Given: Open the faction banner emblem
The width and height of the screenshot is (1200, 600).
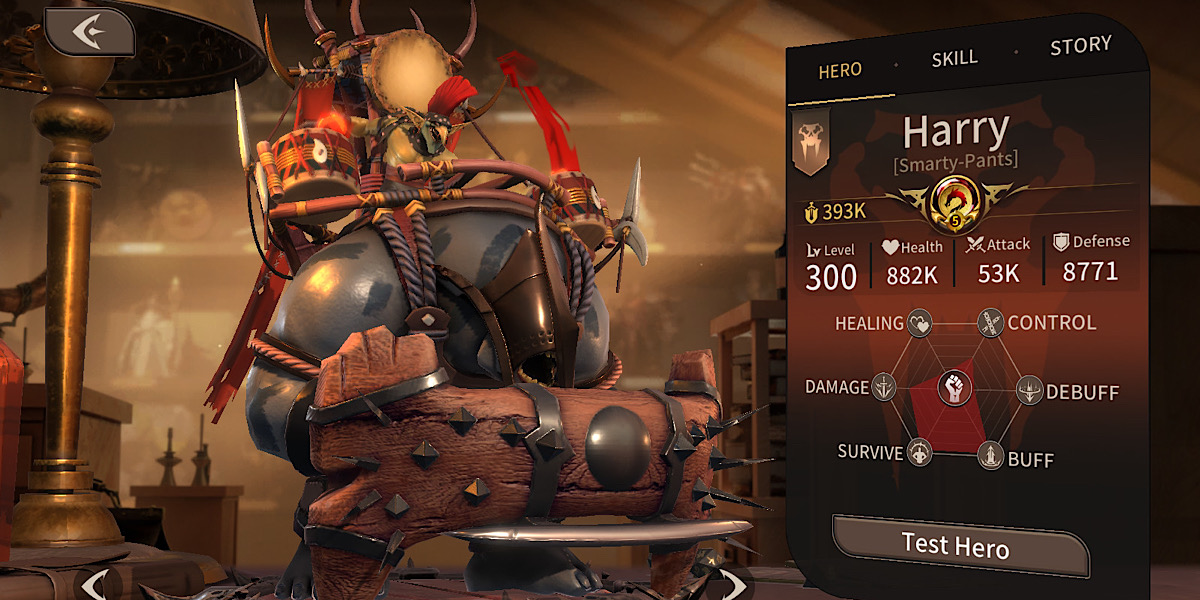Looking at the screenshot, I should point(810,142).
